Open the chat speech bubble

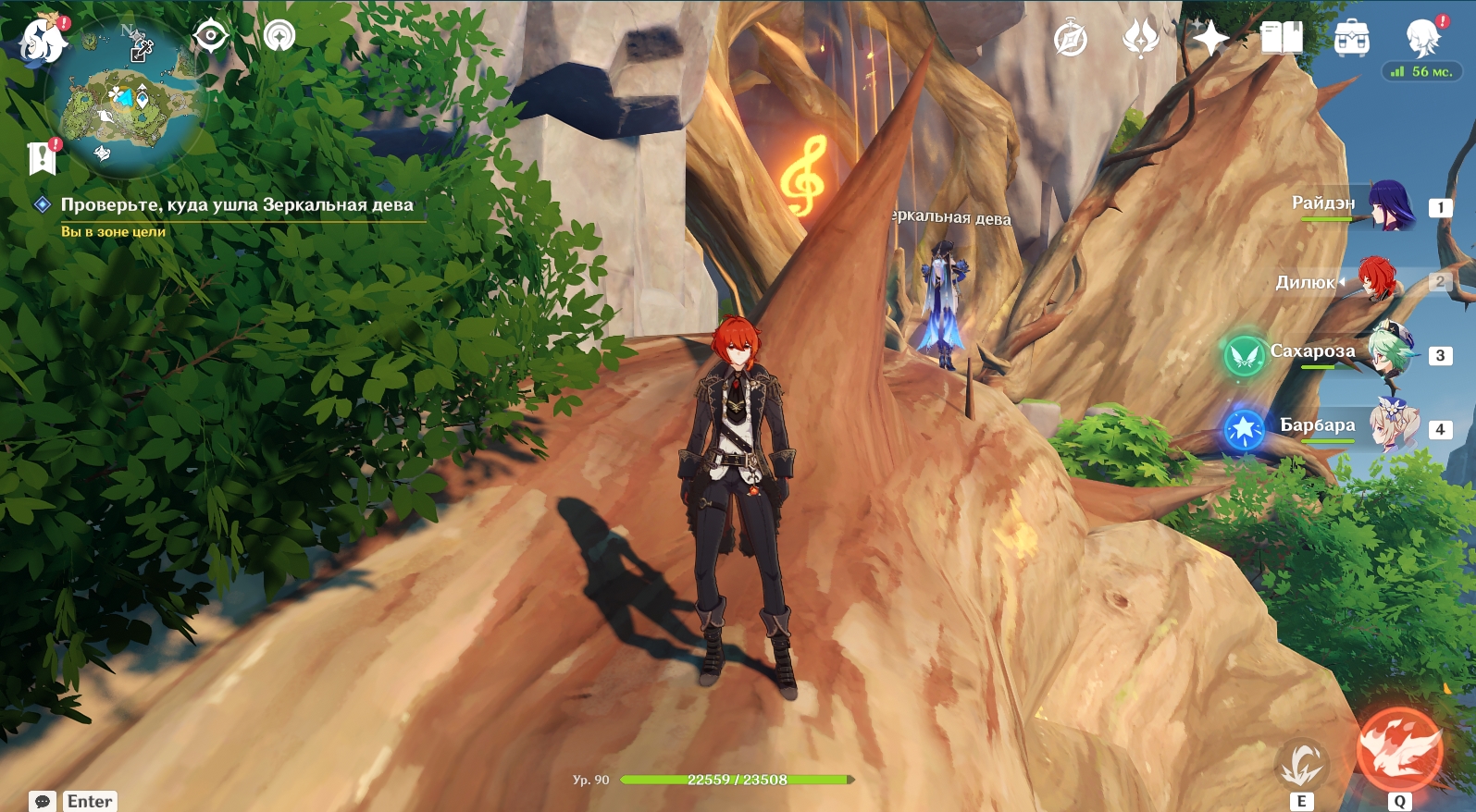[x=43, y=801]
